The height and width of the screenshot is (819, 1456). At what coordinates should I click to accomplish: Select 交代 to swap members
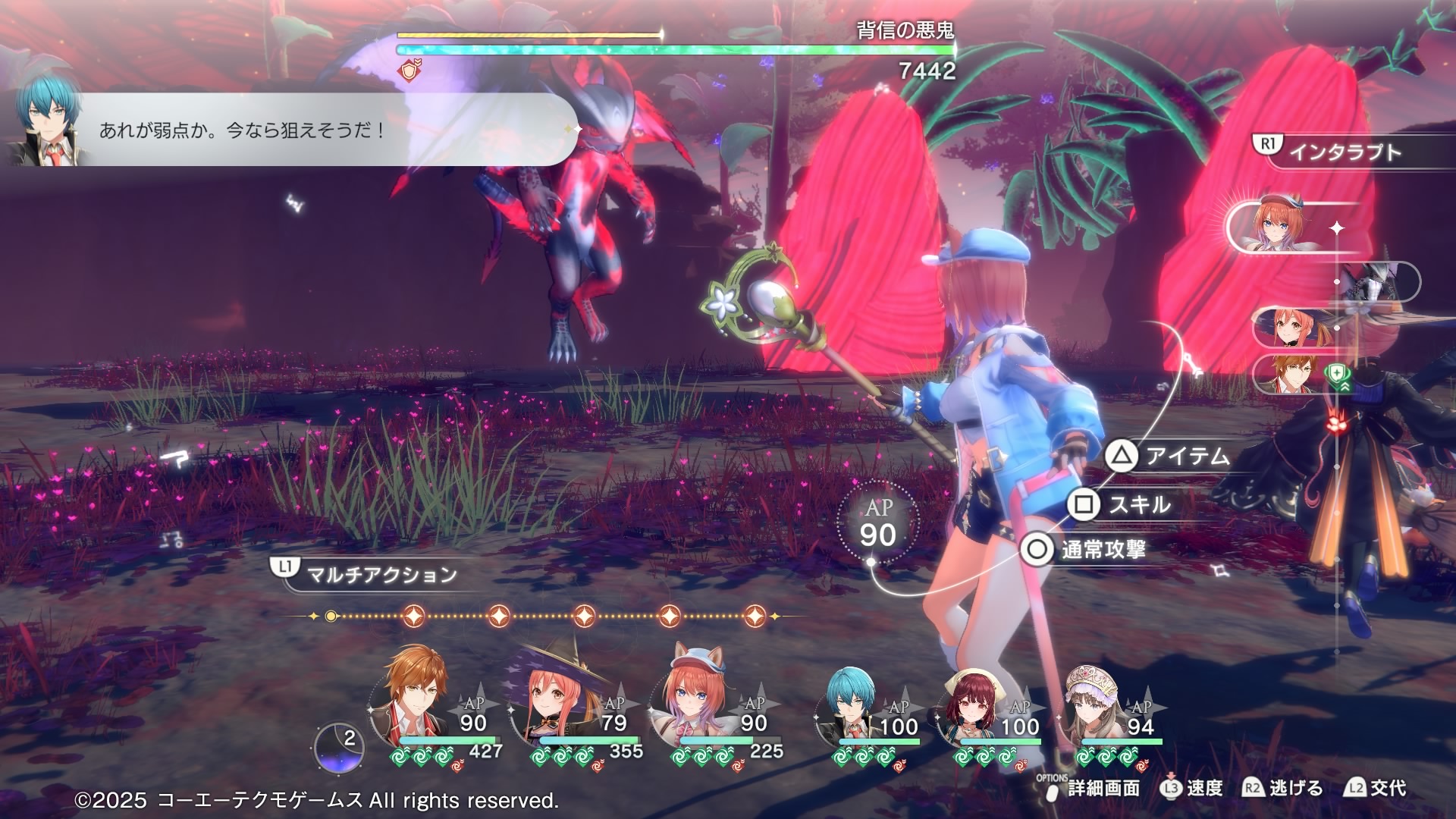(1376, 789)
